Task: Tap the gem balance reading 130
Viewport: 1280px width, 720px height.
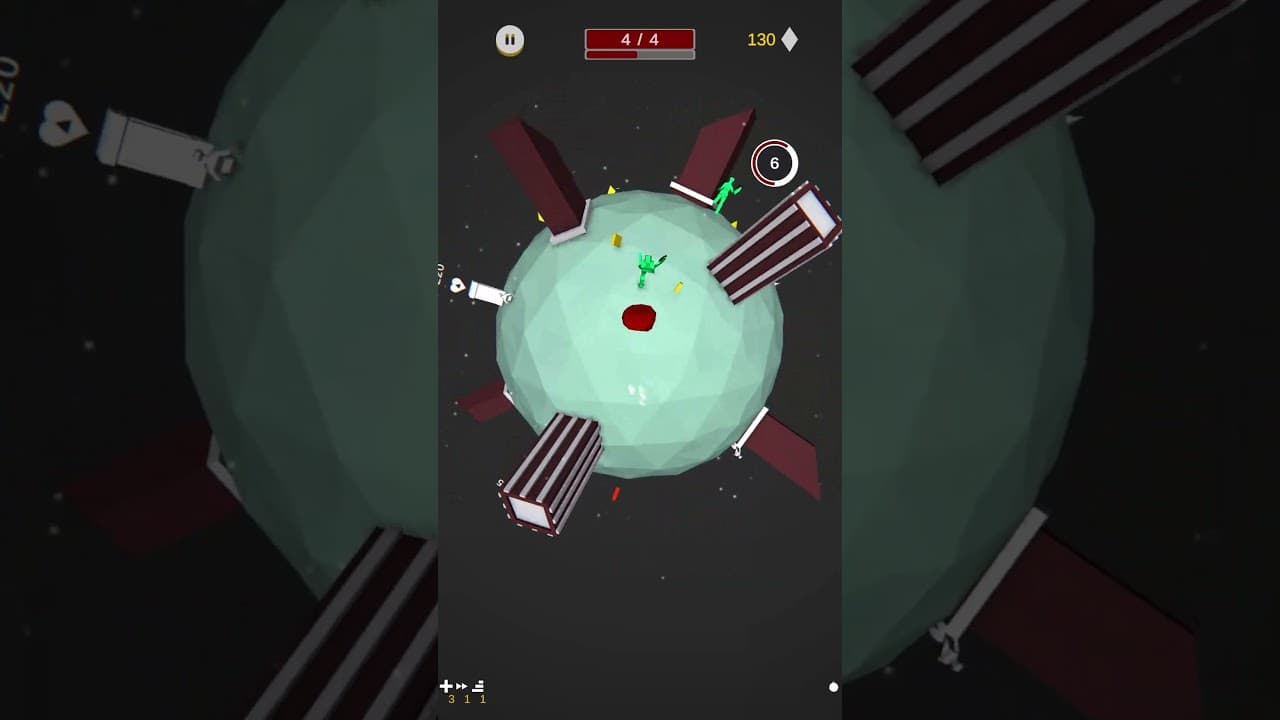Action: 762,39
